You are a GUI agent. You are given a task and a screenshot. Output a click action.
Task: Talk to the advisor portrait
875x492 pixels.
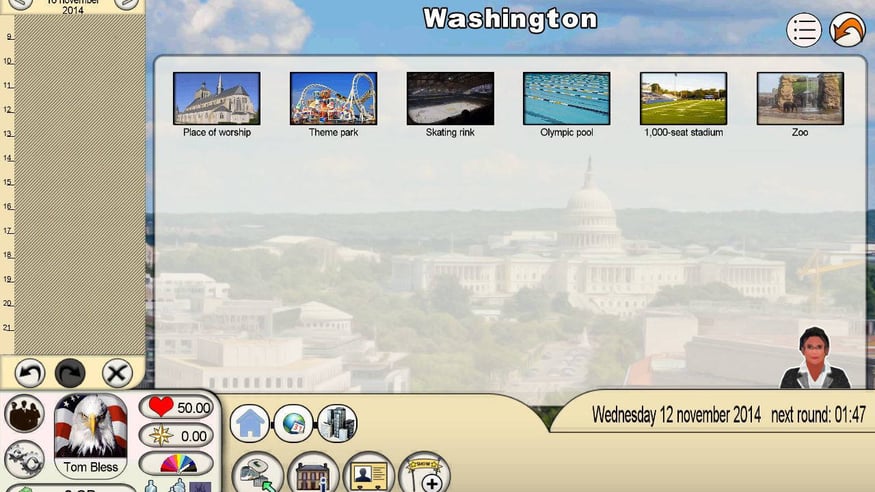(815, 358)
